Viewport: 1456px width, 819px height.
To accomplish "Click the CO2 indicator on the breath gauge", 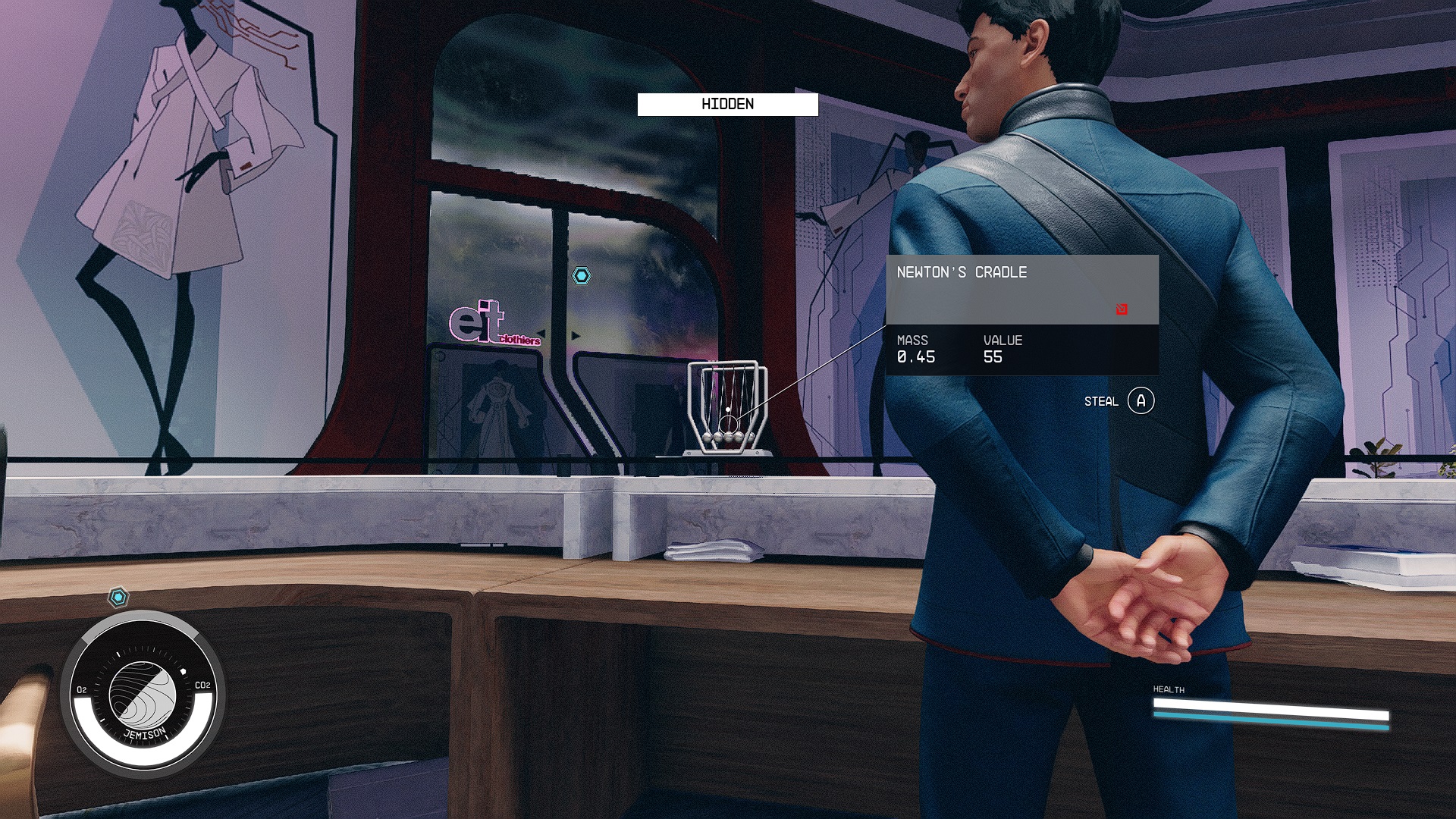I will click(x=202, y=684).
